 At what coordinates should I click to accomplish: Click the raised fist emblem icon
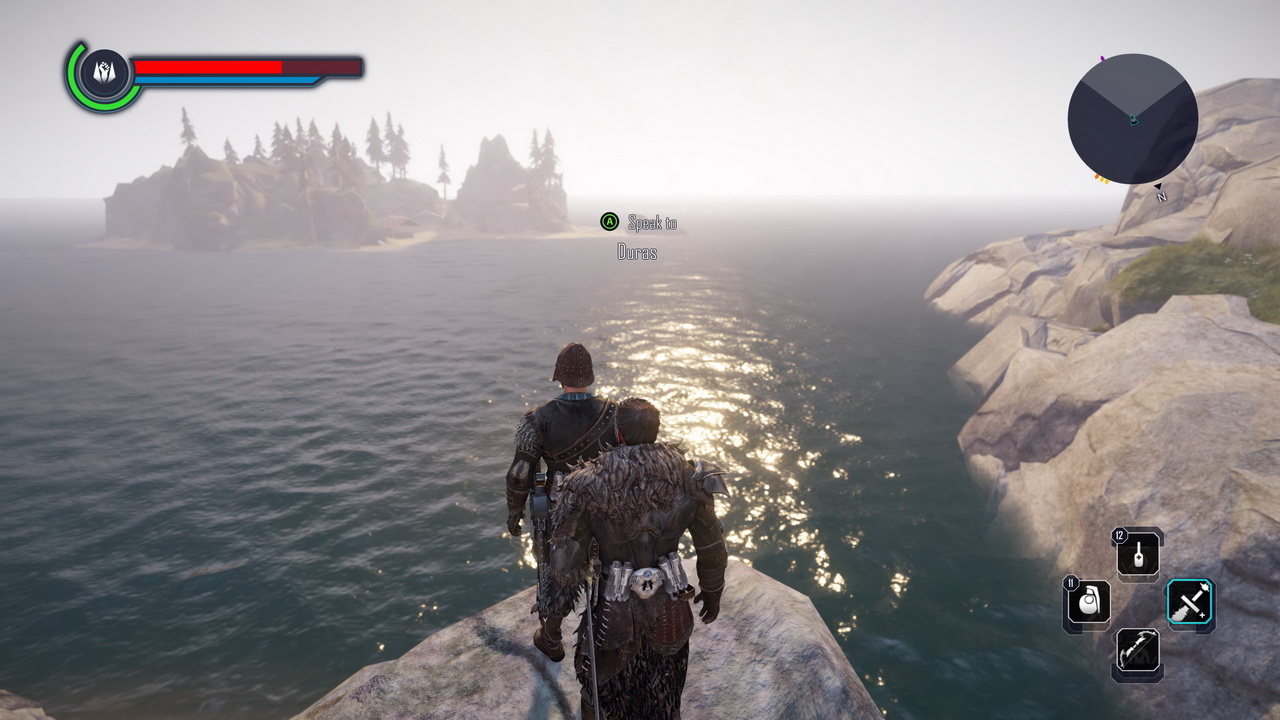[x=104, y=73]
